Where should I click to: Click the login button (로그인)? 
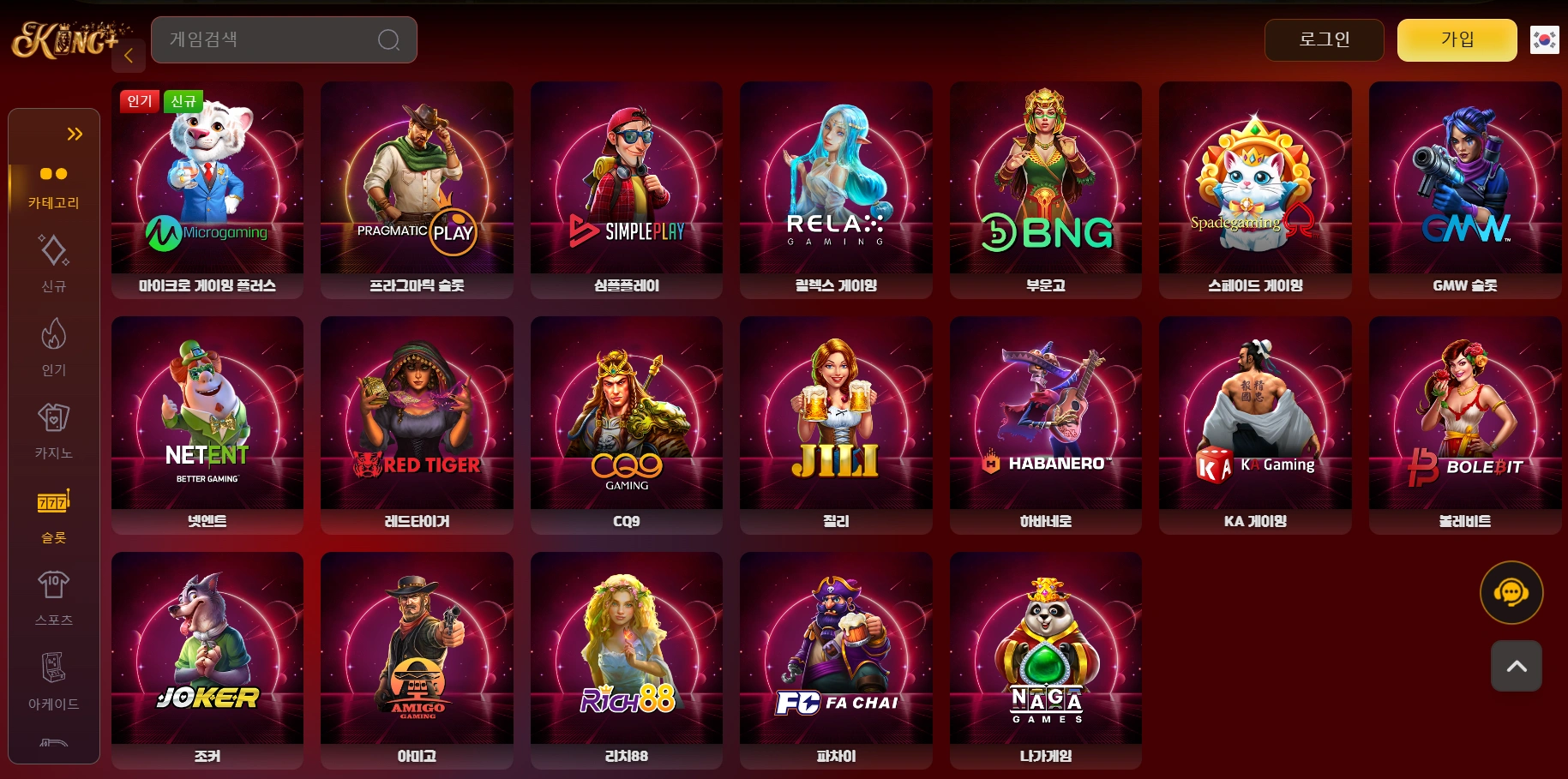[1324, 39]
